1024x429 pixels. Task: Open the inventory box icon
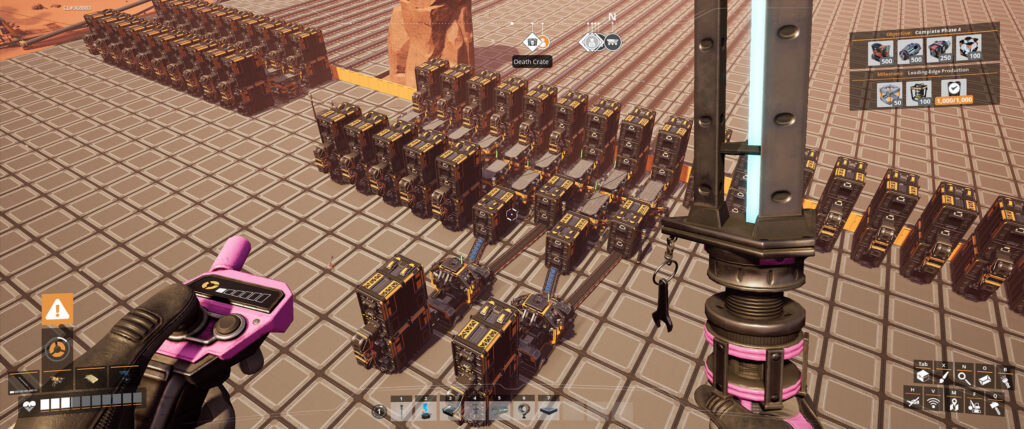923,376
